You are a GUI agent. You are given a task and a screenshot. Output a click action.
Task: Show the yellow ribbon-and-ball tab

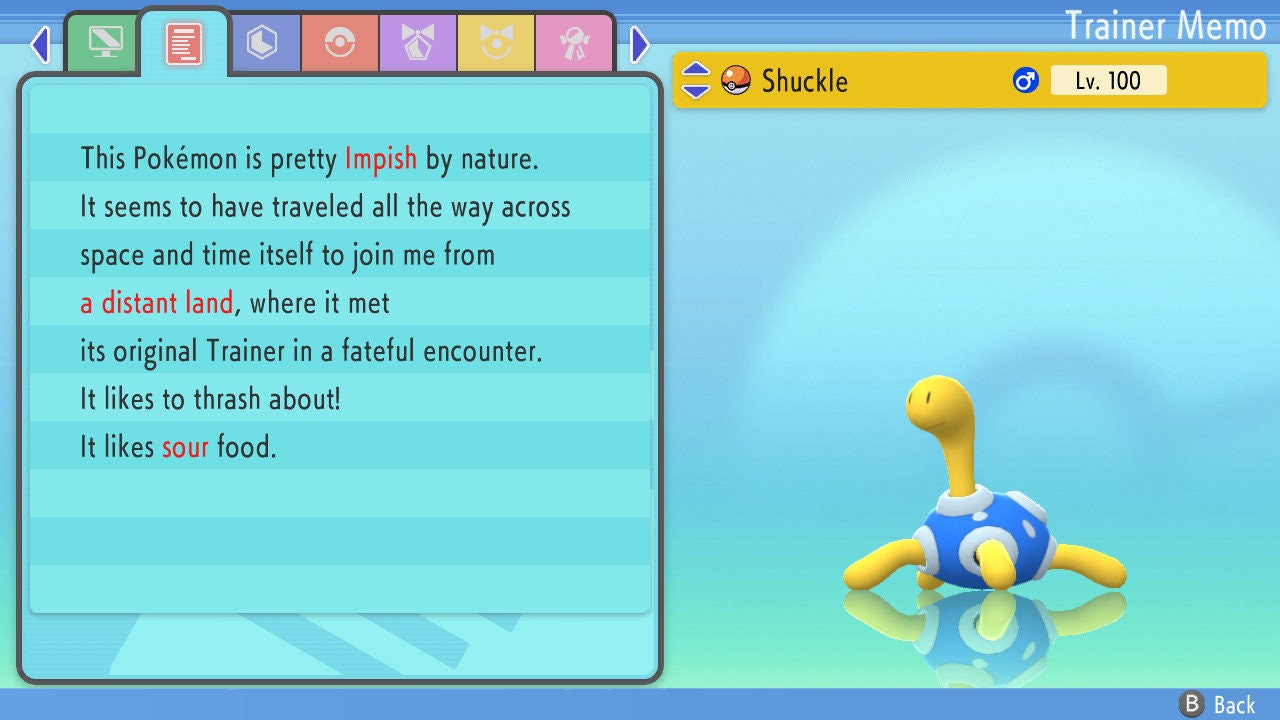(495, 43)
